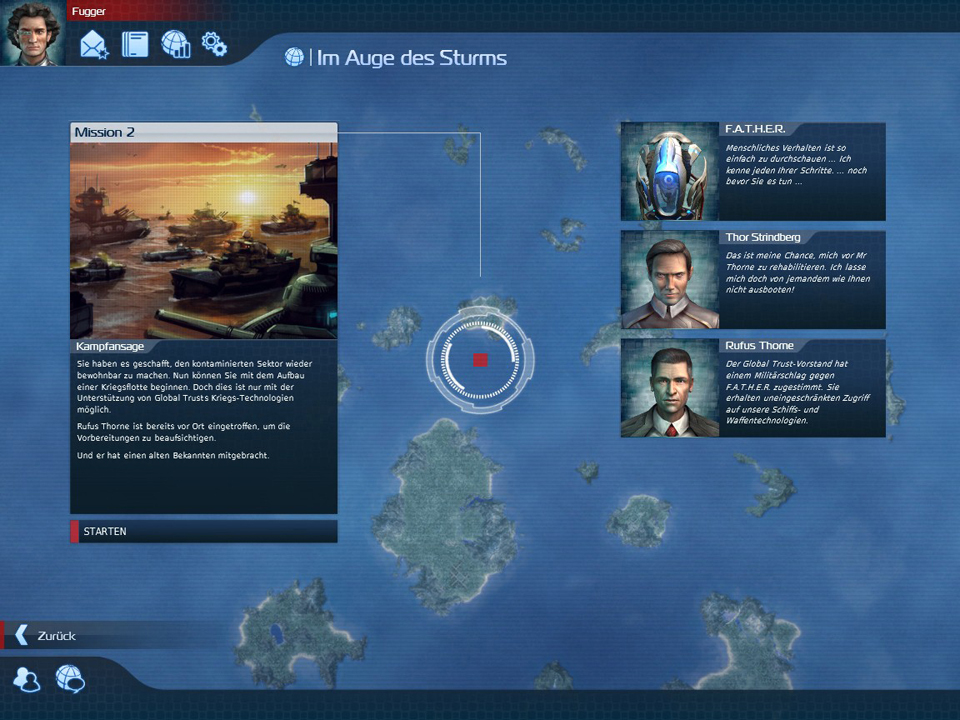Screen dimensions: 960x720
Task: Select the mission marker on the map
Action: [x=480, y=360]
